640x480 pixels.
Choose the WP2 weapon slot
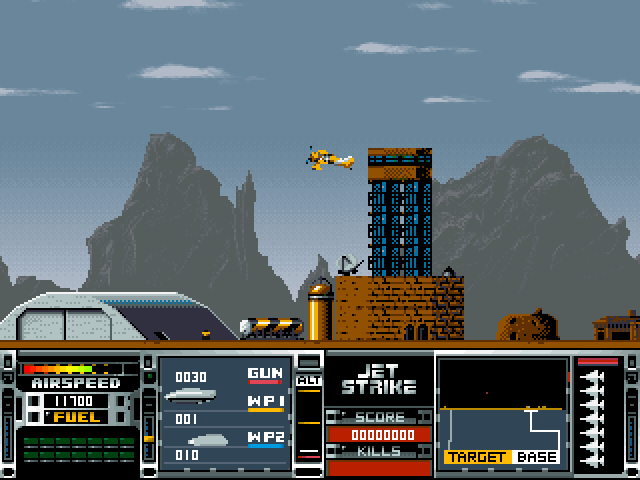coord(266,438)
